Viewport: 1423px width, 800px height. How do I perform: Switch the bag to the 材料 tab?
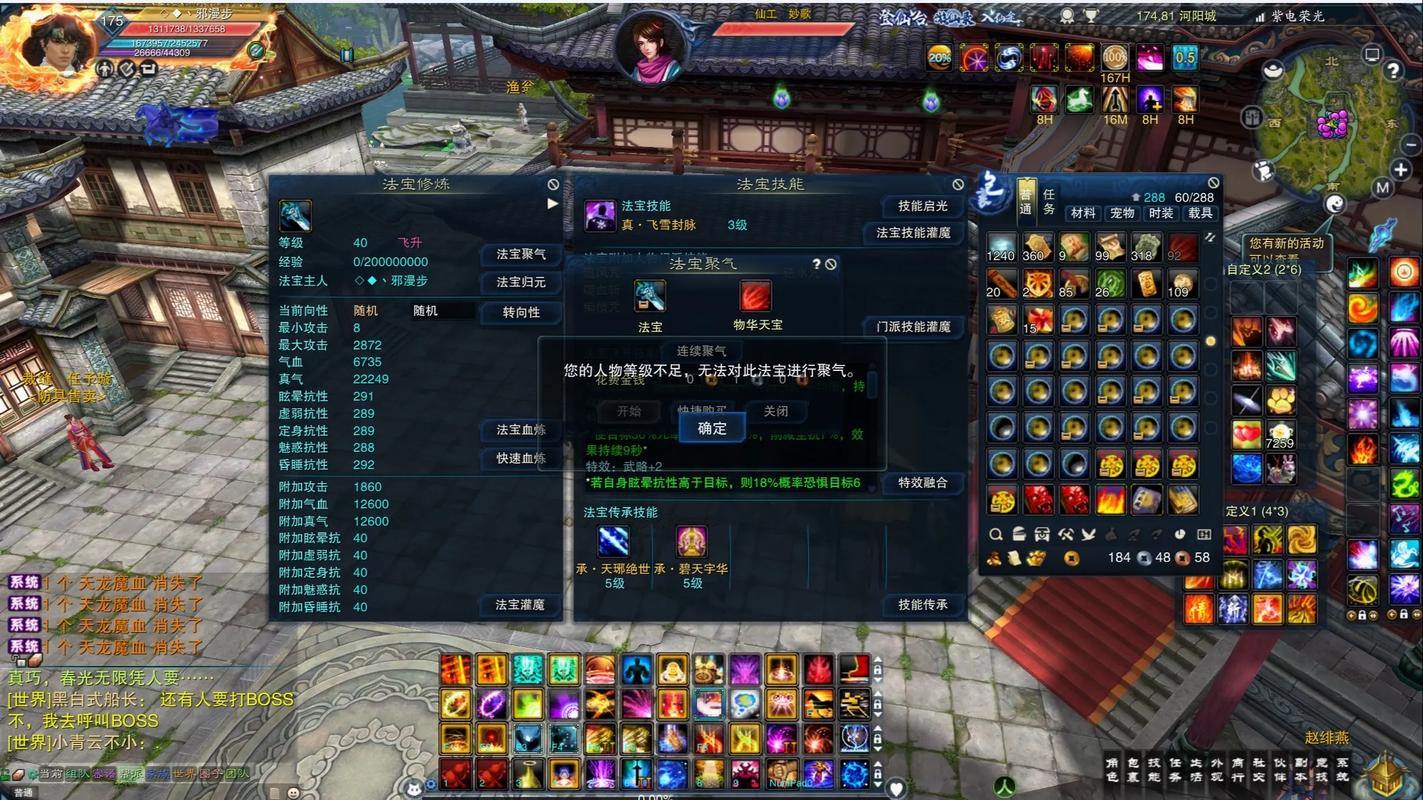pos(1083,213)
